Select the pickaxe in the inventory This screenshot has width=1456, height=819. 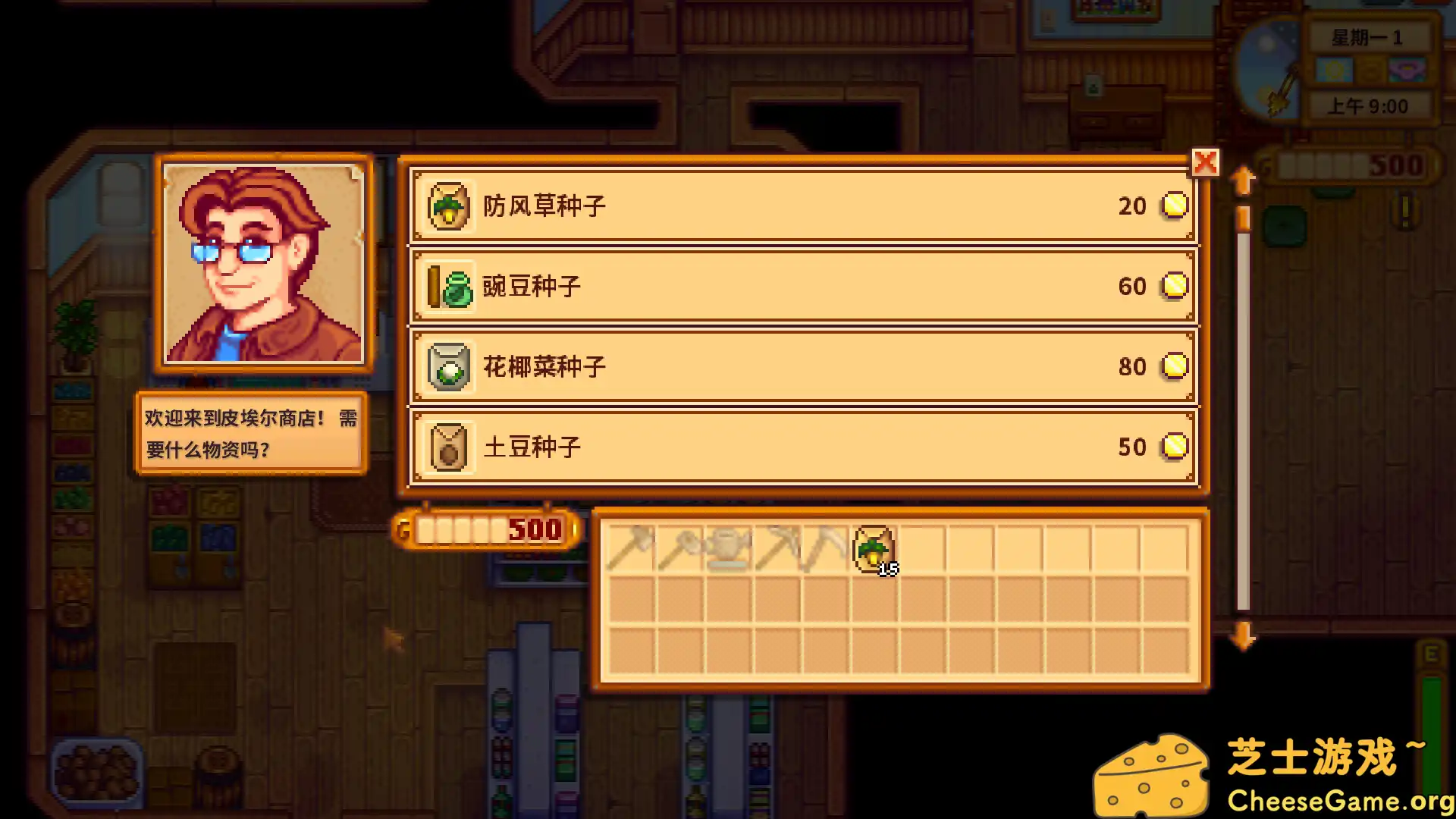pos(777,548)
